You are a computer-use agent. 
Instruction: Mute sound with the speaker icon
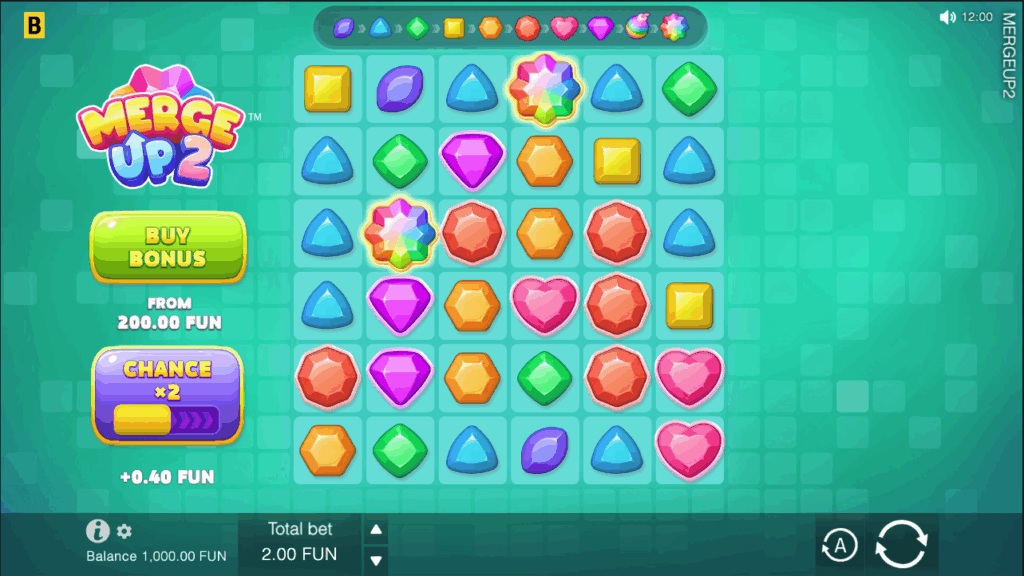click(x=948, y=17)
